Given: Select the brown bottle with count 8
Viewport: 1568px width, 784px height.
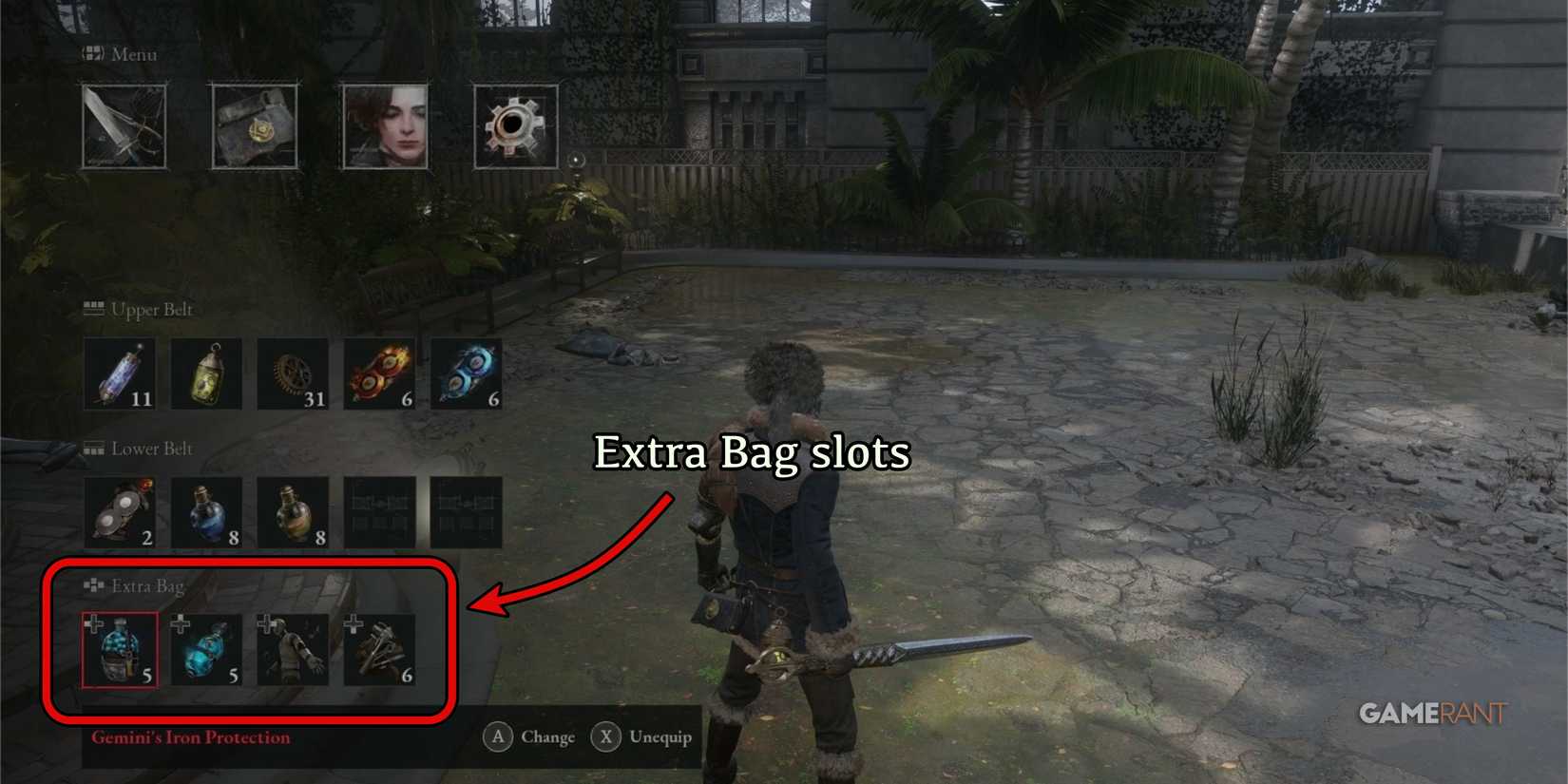Looking at the screenshot, I should pos(294,511).
